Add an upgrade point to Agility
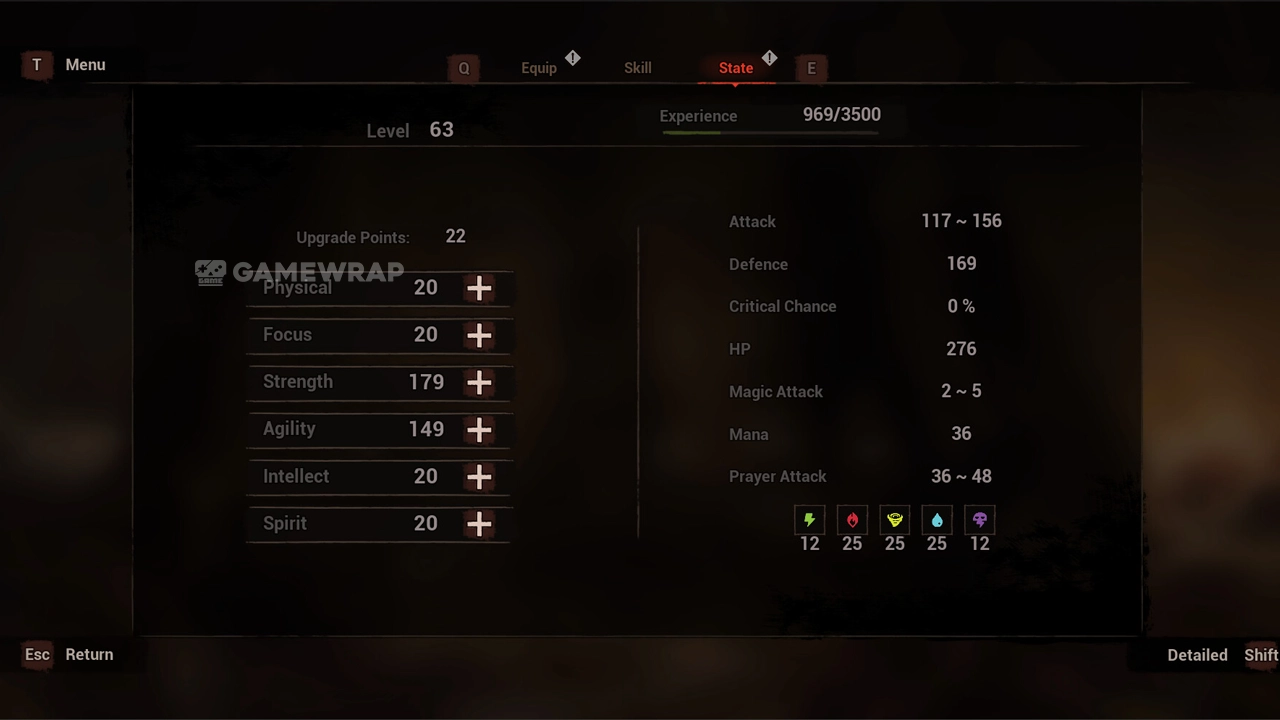1280x720 pixels. (x=479, y=429)
